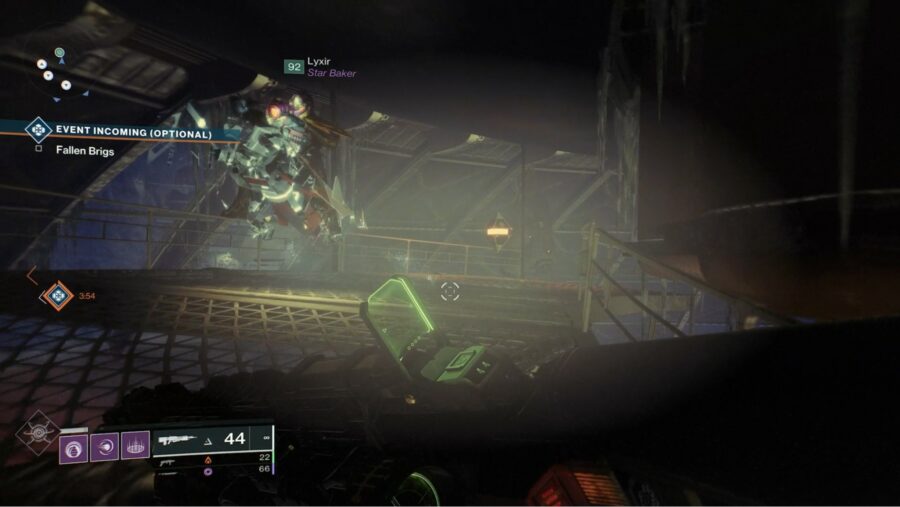Screen dimensions: 900x507
Task: Trigger the class ability rift icon
Action: click(135, 446)
